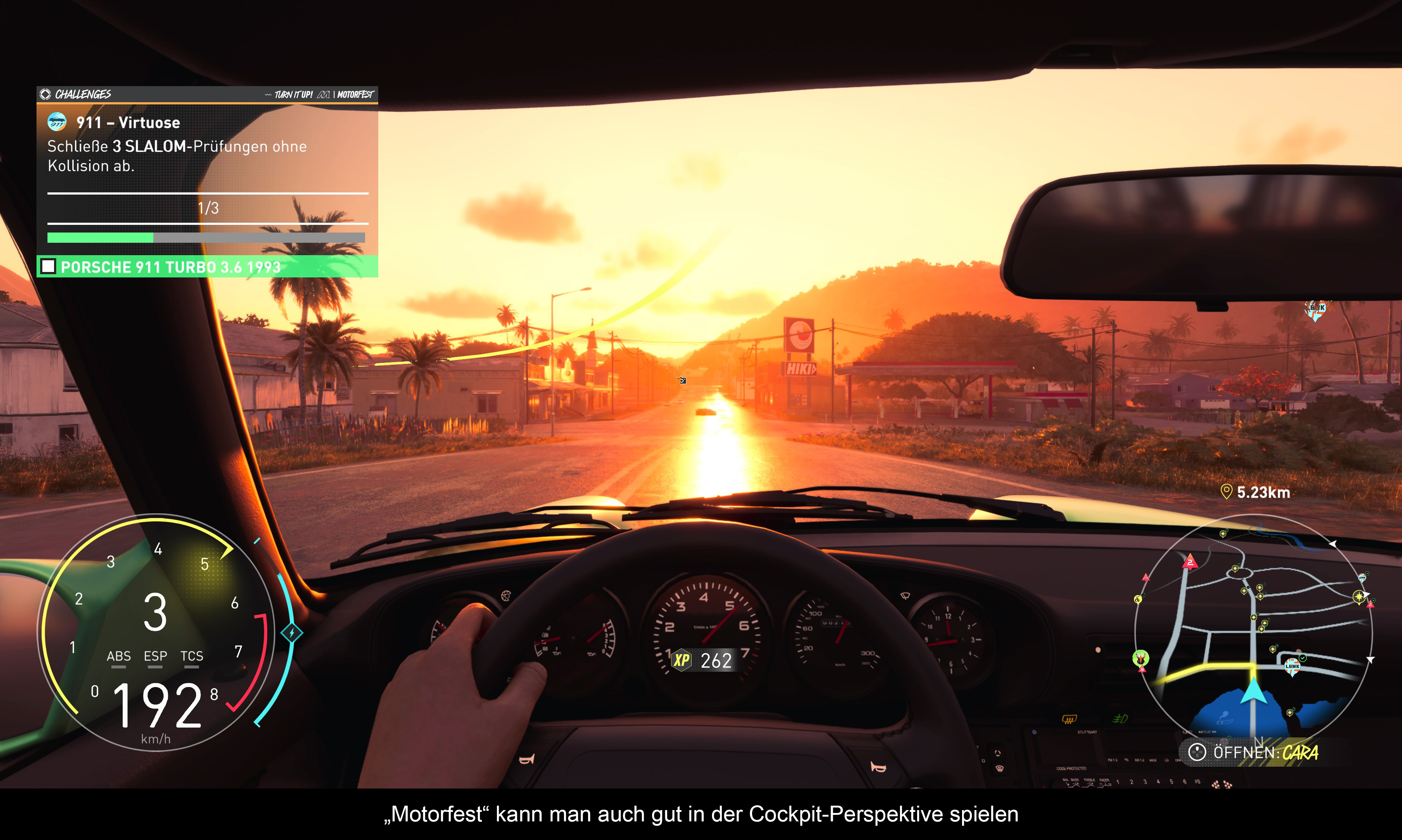Click the ABS indicator on the speedometer
This screenshot has height=840, width=1402.
(118, 657)
